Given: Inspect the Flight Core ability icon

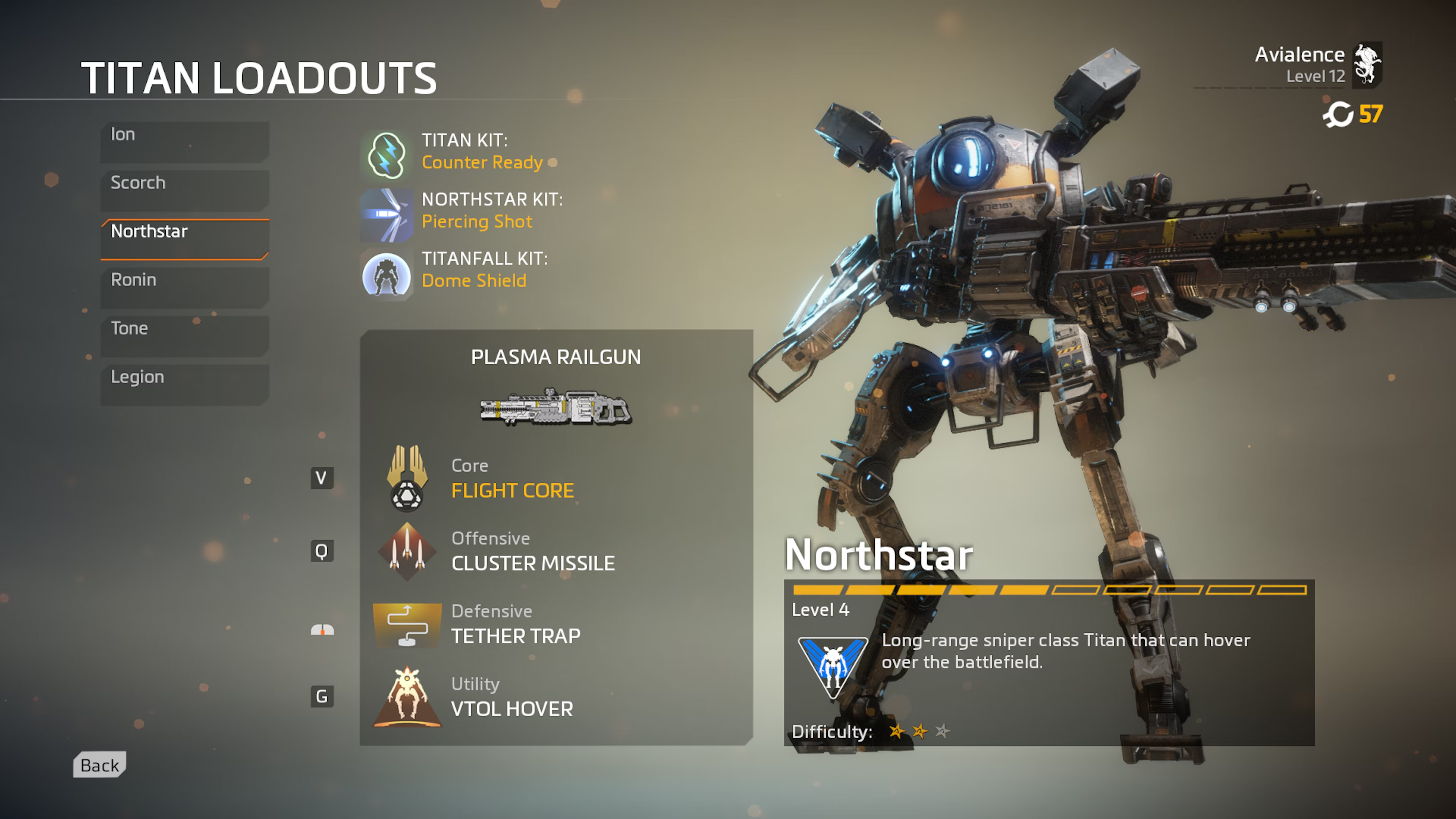Looking at the screenshot, I should [x=406, y=478].
